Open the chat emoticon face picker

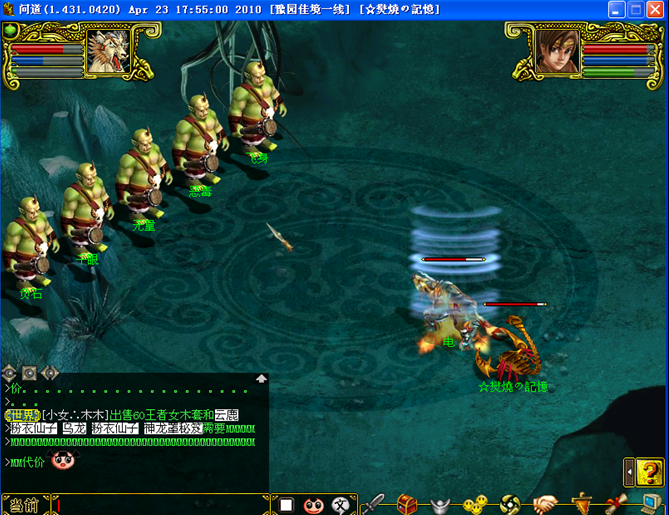click(313, 505)
